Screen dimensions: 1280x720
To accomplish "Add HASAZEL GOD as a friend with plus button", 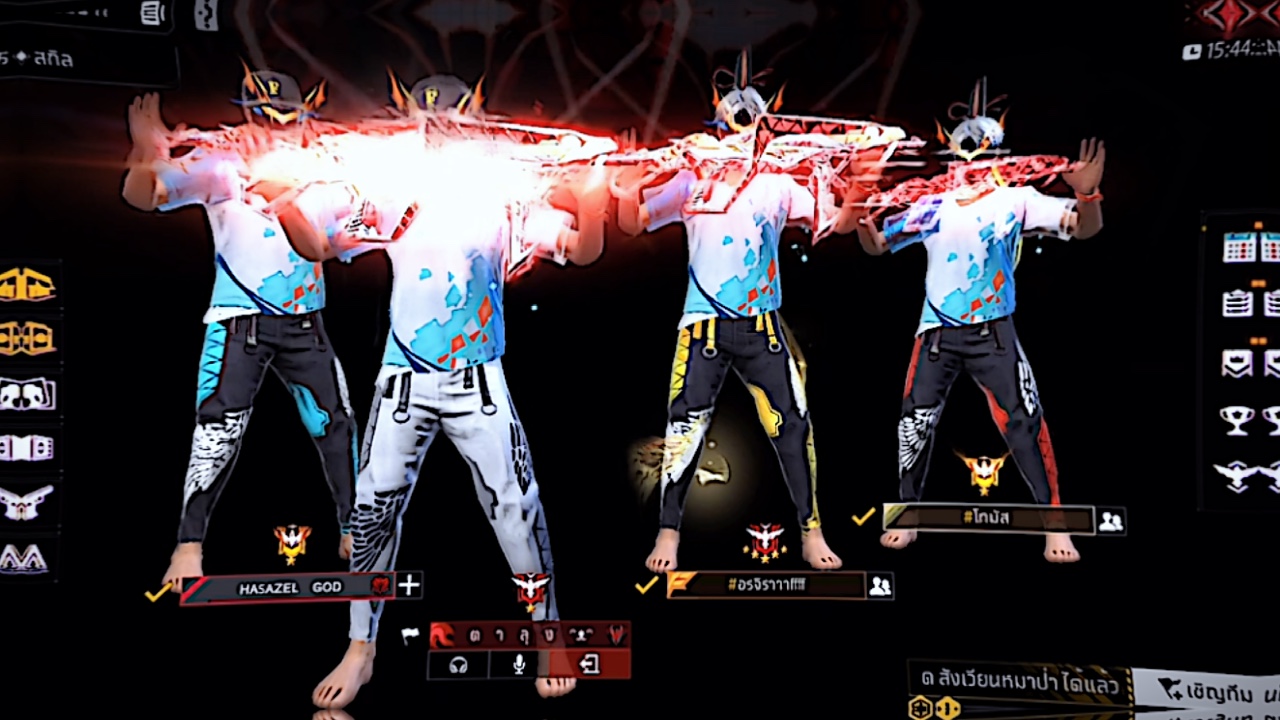I will coord(409,586).
